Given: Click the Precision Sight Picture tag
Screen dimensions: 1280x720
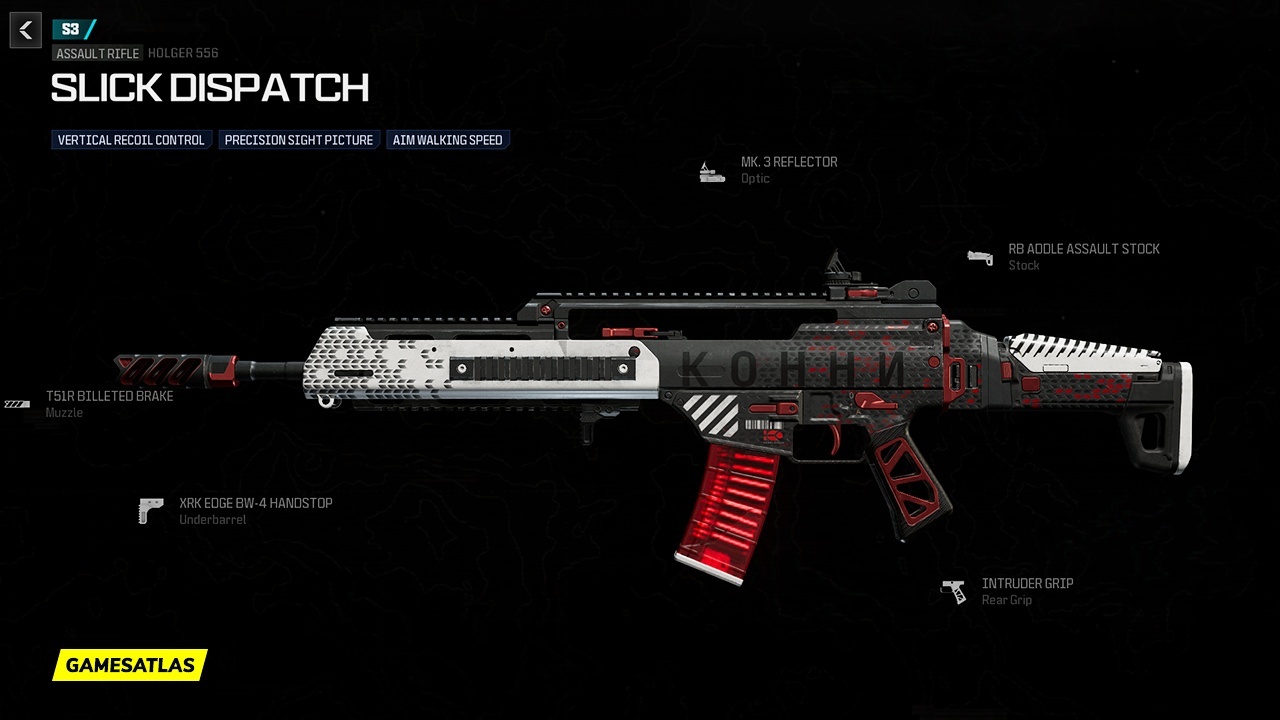Looking at the screenshot, I should point(298,140).
